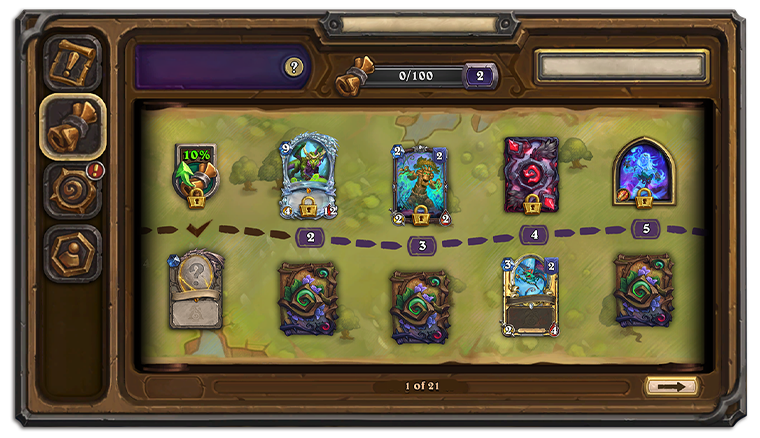Switch to the pawn profile tab
The image size is (760, 438).
click(73, 252)
